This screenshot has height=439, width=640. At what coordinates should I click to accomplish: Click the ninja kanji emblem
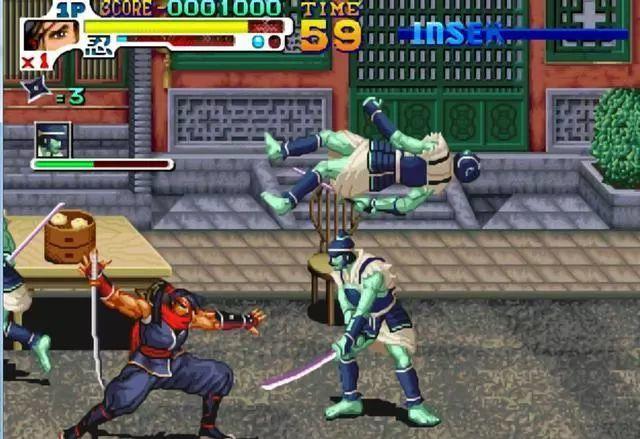[x=97, y=46]
